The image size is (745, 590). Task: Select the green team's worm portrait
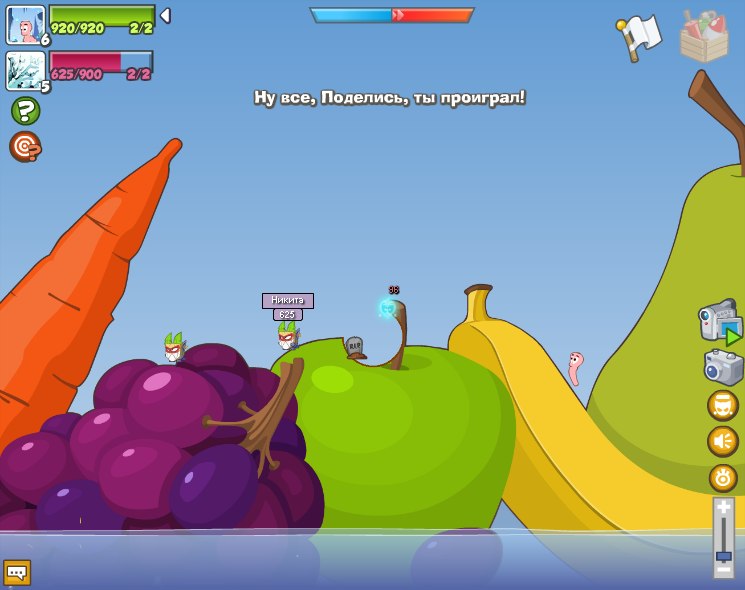click(25, 25)
